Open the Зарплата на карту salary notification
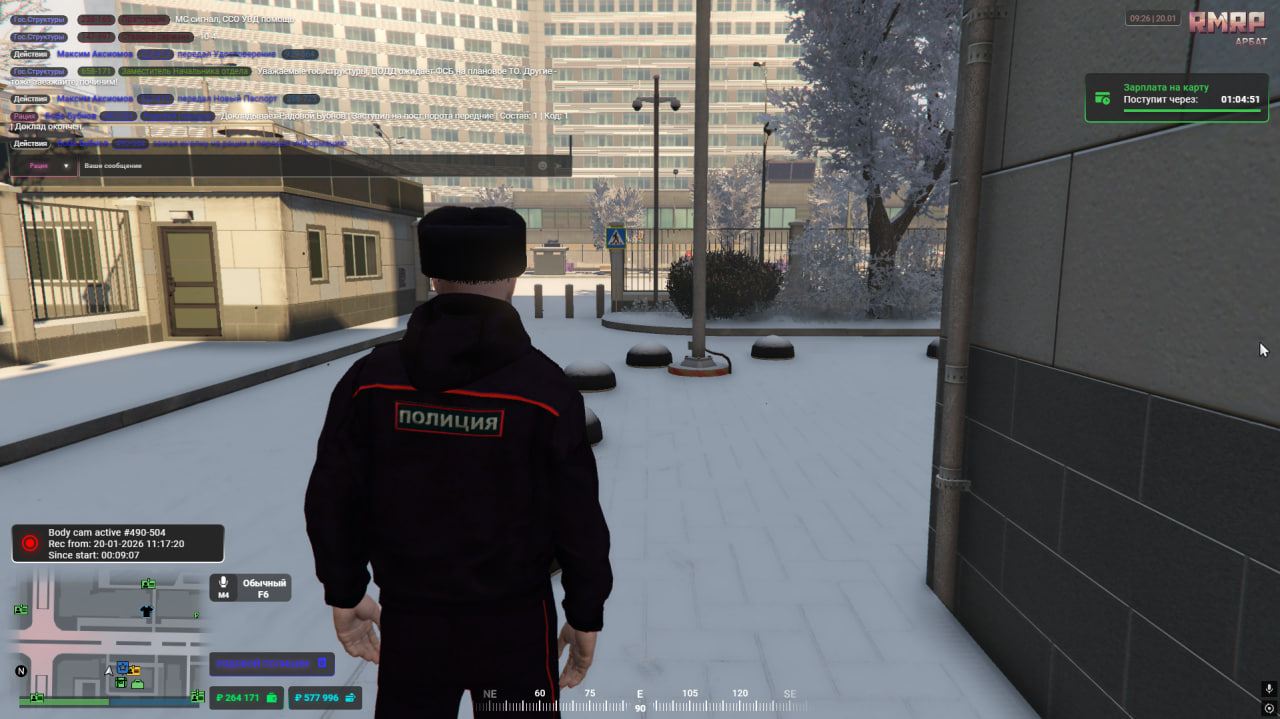Image resolution: width=1280 pixels, height=719 pixels. (1176, 98)
